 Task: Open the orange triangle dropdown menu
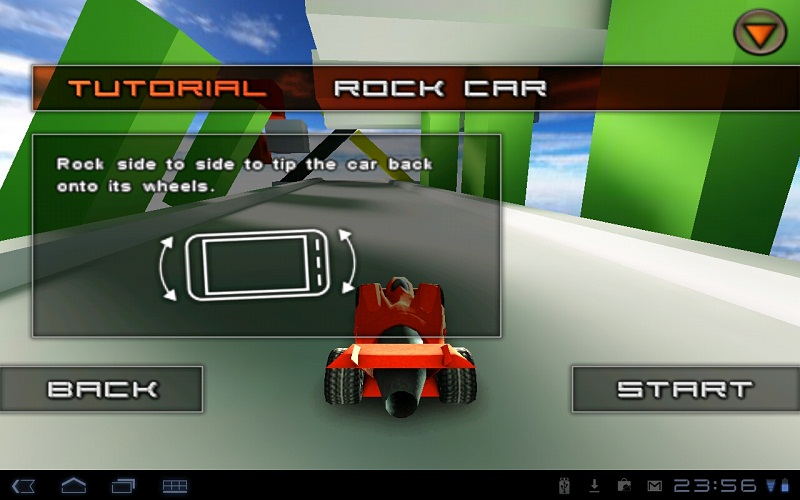(x=760, y=33)
